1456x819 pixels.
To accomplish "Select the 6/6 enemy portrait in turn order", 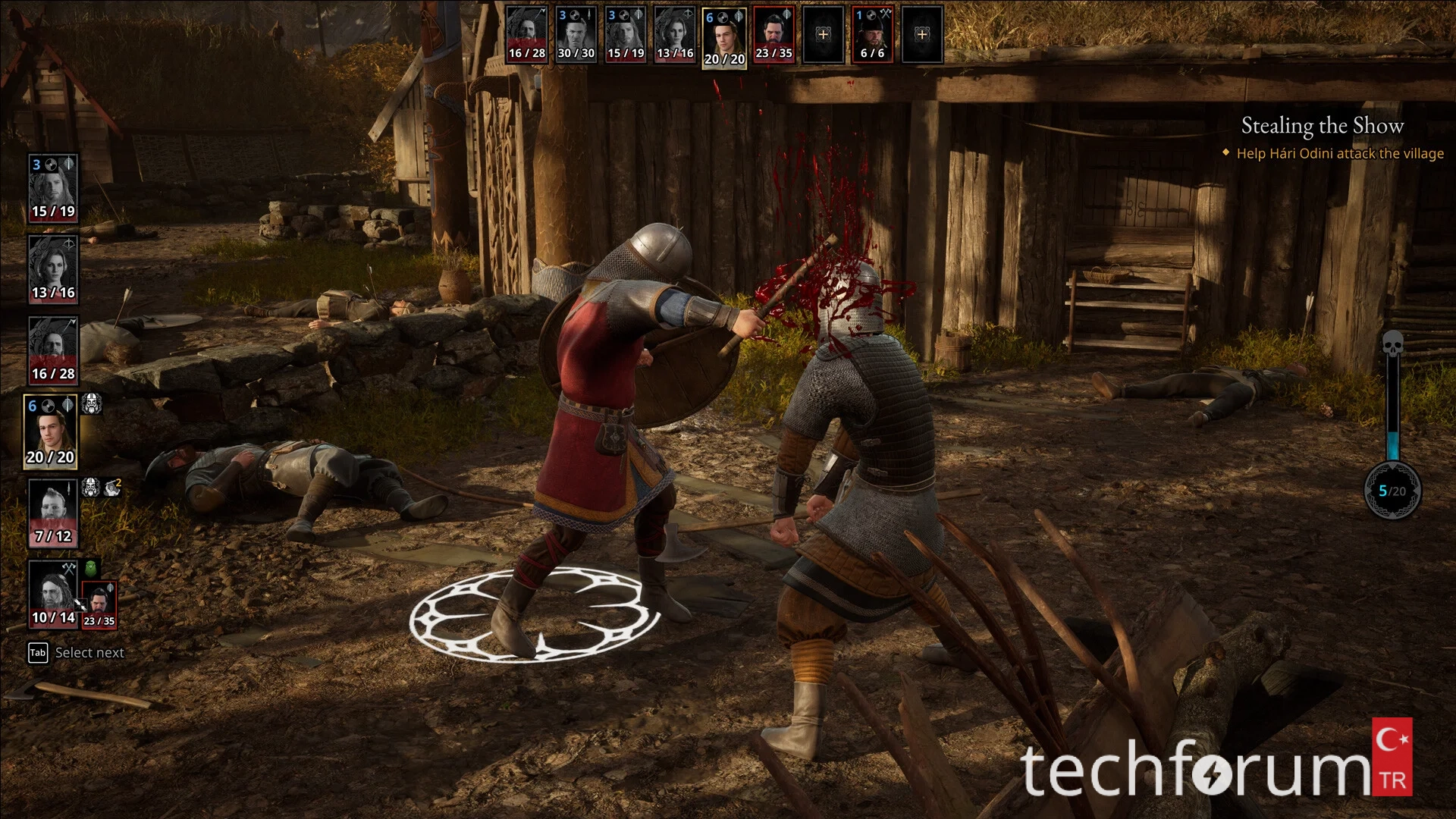I will point(872,35).
